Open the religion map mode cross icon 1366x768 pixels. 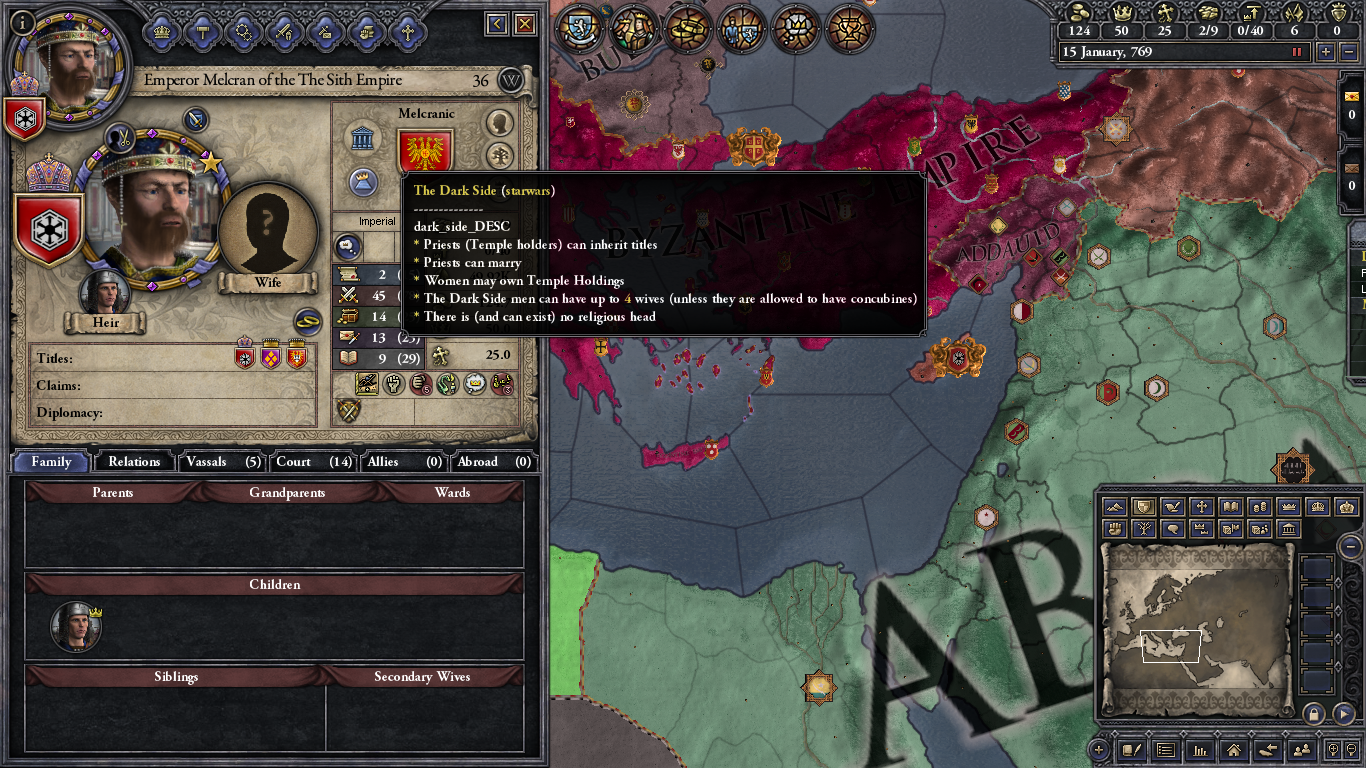coord(1203,506)
